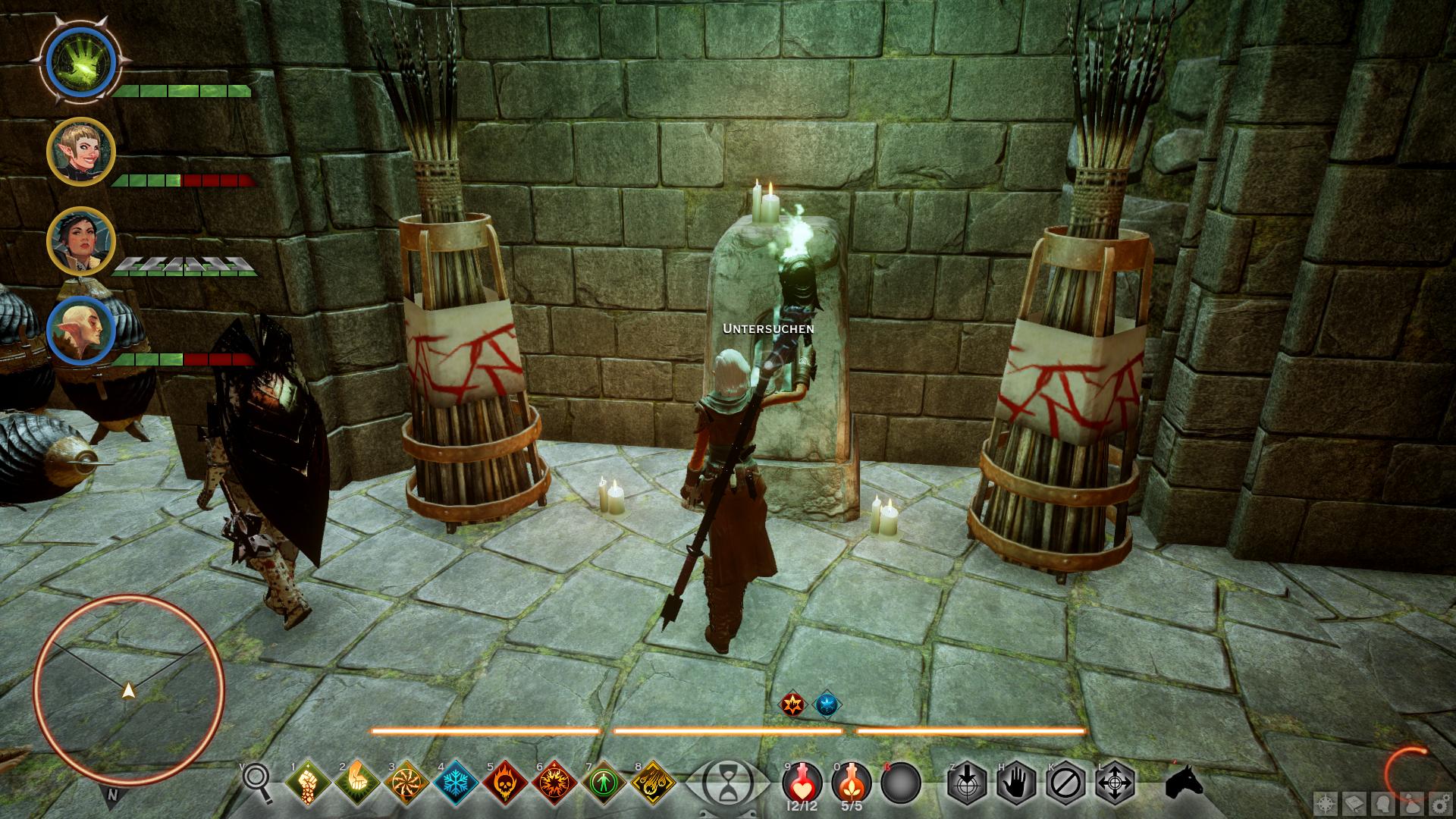
Task: Select the crossed circle disengage command
Action: (1065, 781)
